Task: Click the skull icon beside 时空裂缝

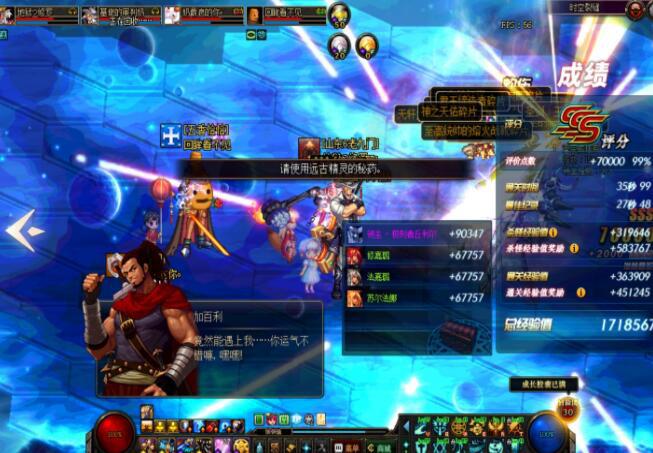Action: 634,10
